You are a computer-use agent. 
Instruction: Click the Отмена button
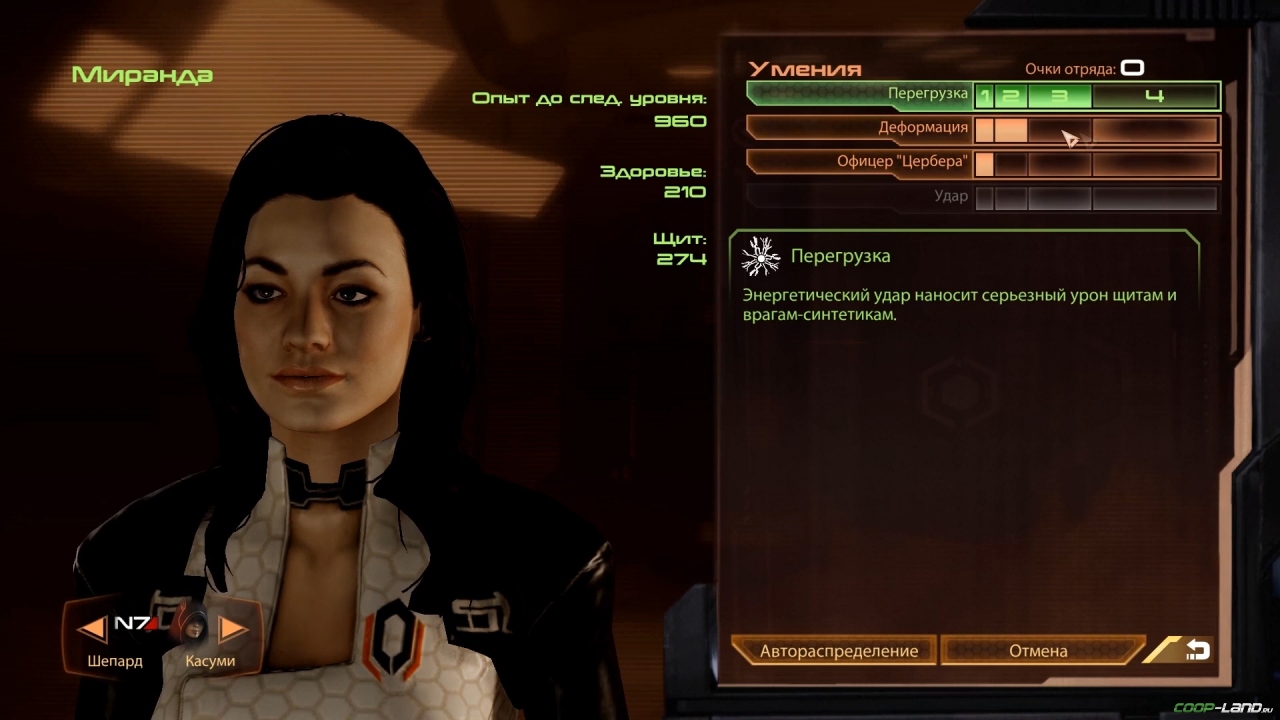click(x=1038, y=651)
